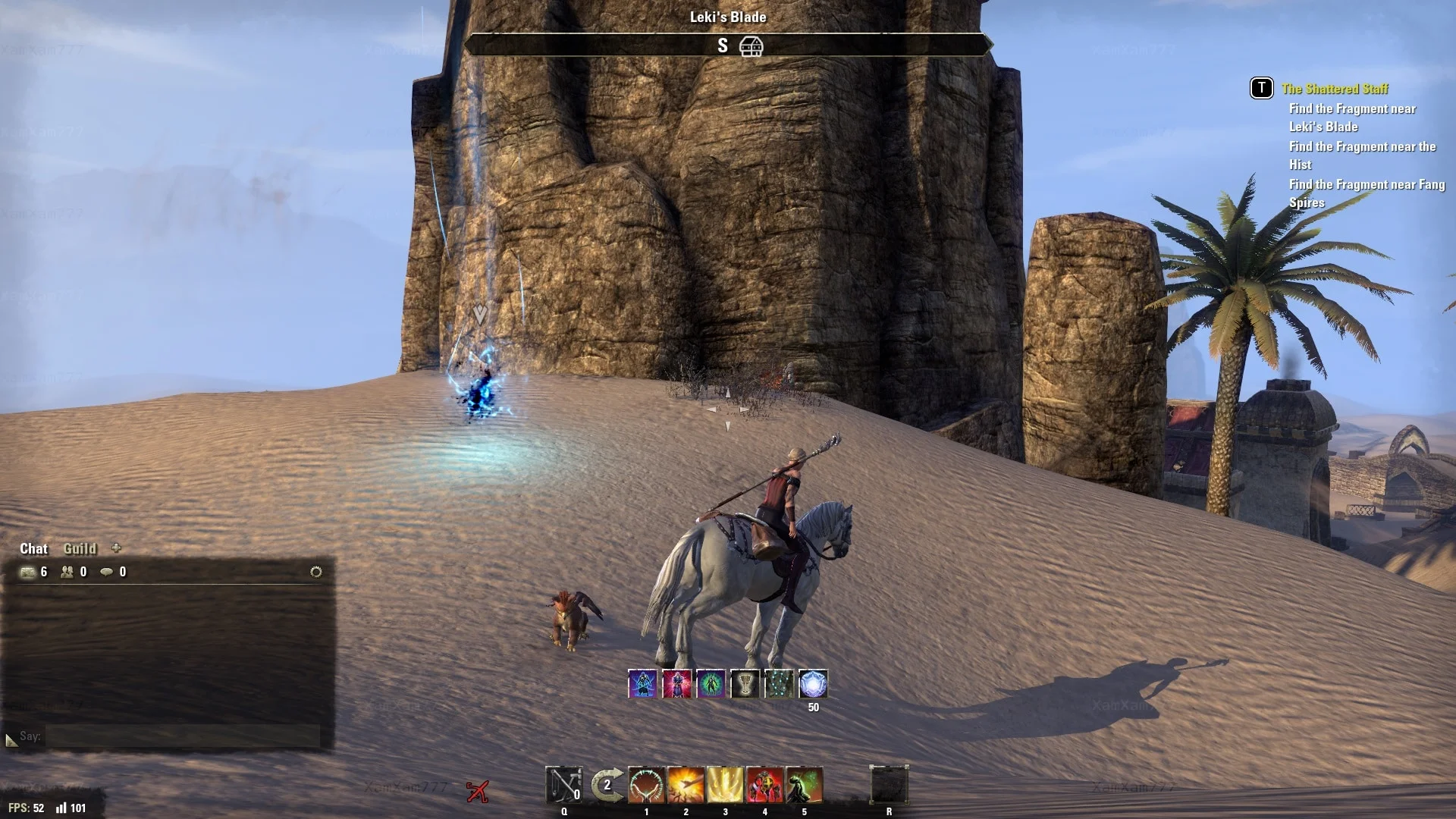1456x819 pixels.
Task: Use the green hooded figure ability
Action: pos(804,785)
